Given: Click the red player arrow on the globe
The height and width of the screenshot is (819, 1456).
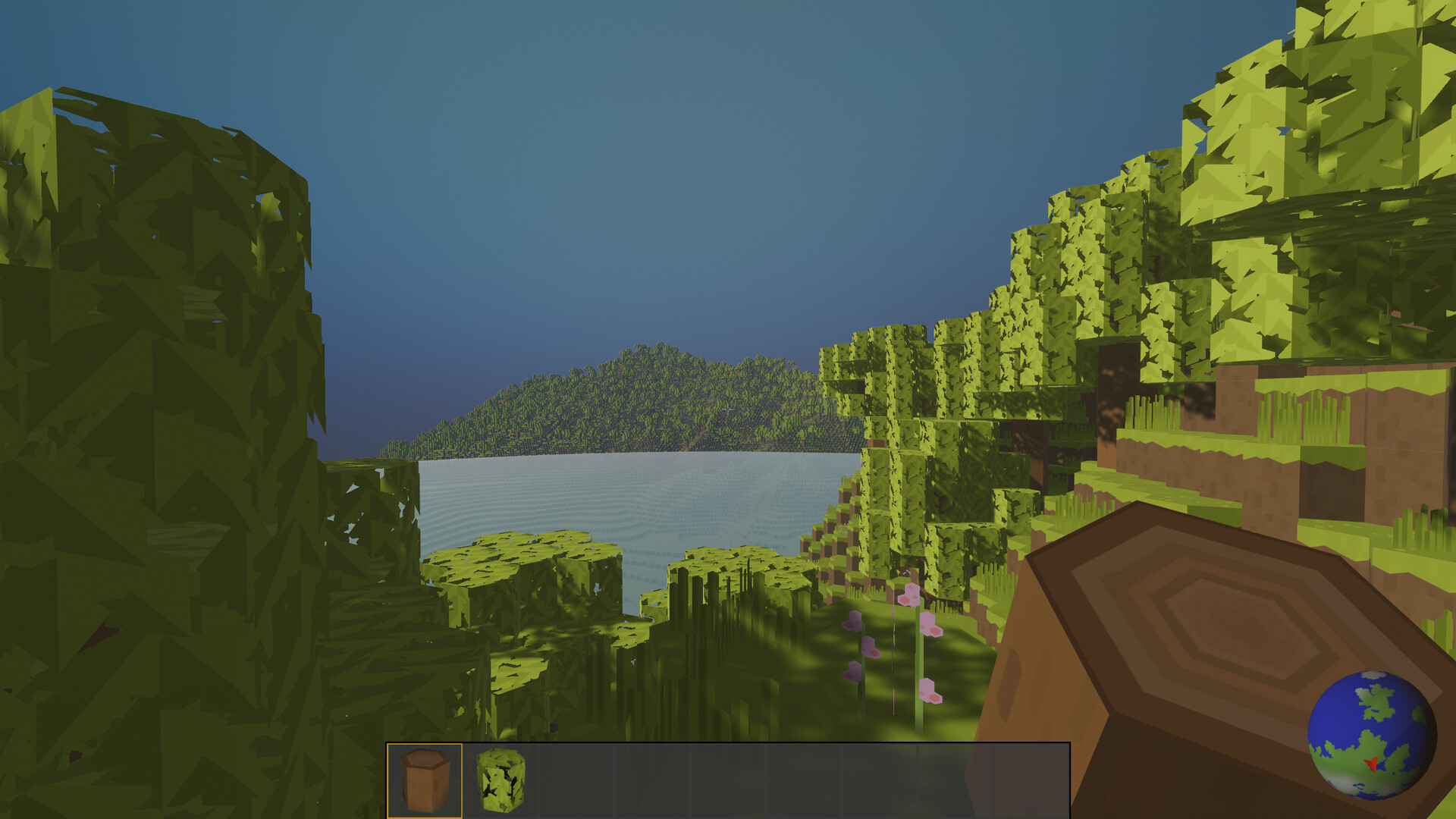Looking at the screenshot, I should tap(1371, 764).
